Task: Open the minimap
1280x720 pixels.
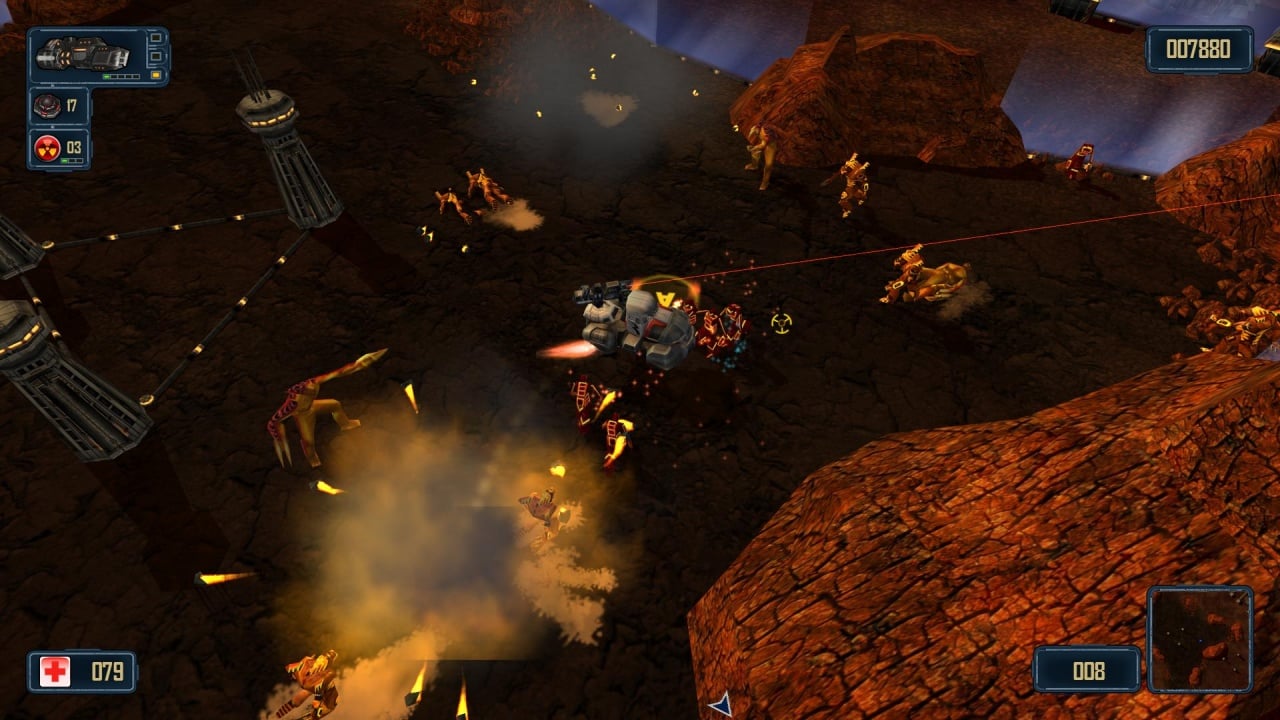Action: (1199, 639)
